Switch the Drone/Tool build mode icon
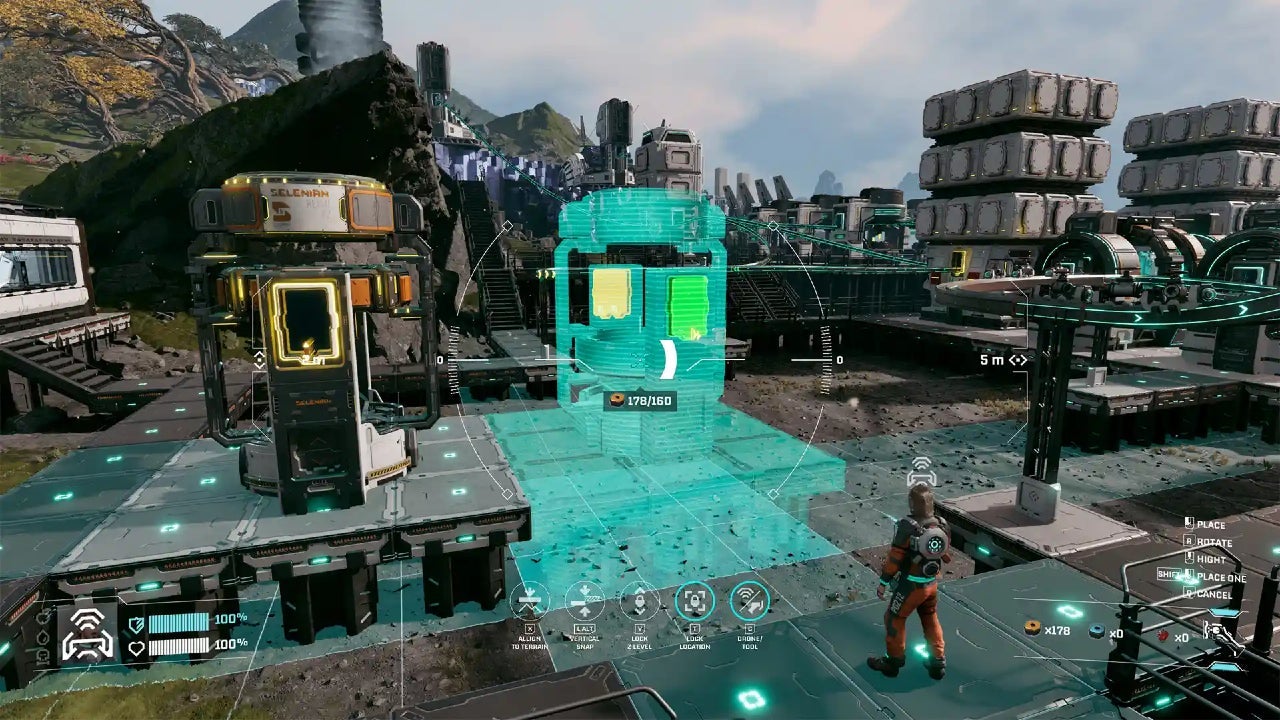Viewport: 1280px width, 720px height. point(749,601)
